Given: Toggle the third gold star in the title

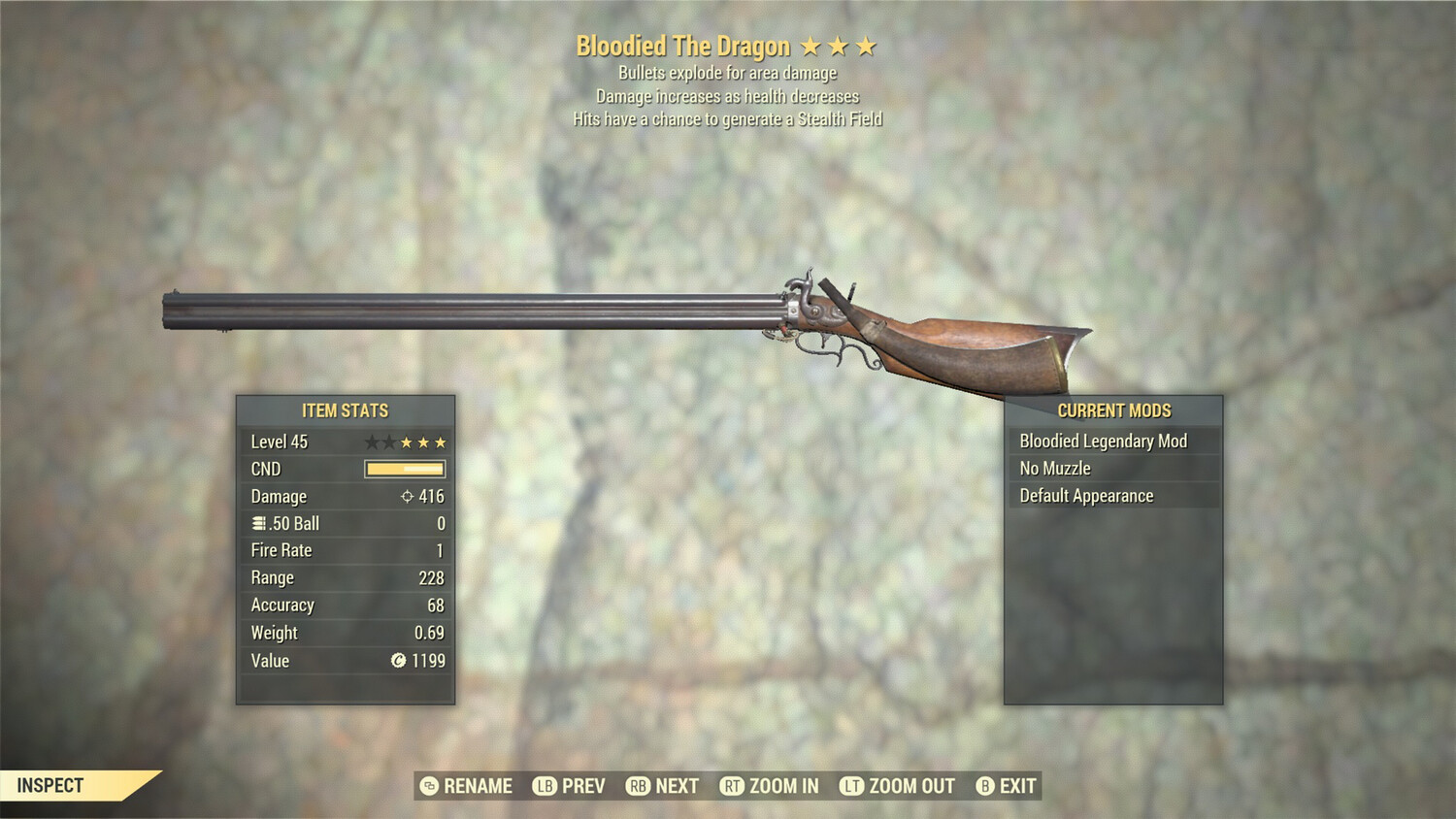Looking at the screenshot, I should [867, 46].
